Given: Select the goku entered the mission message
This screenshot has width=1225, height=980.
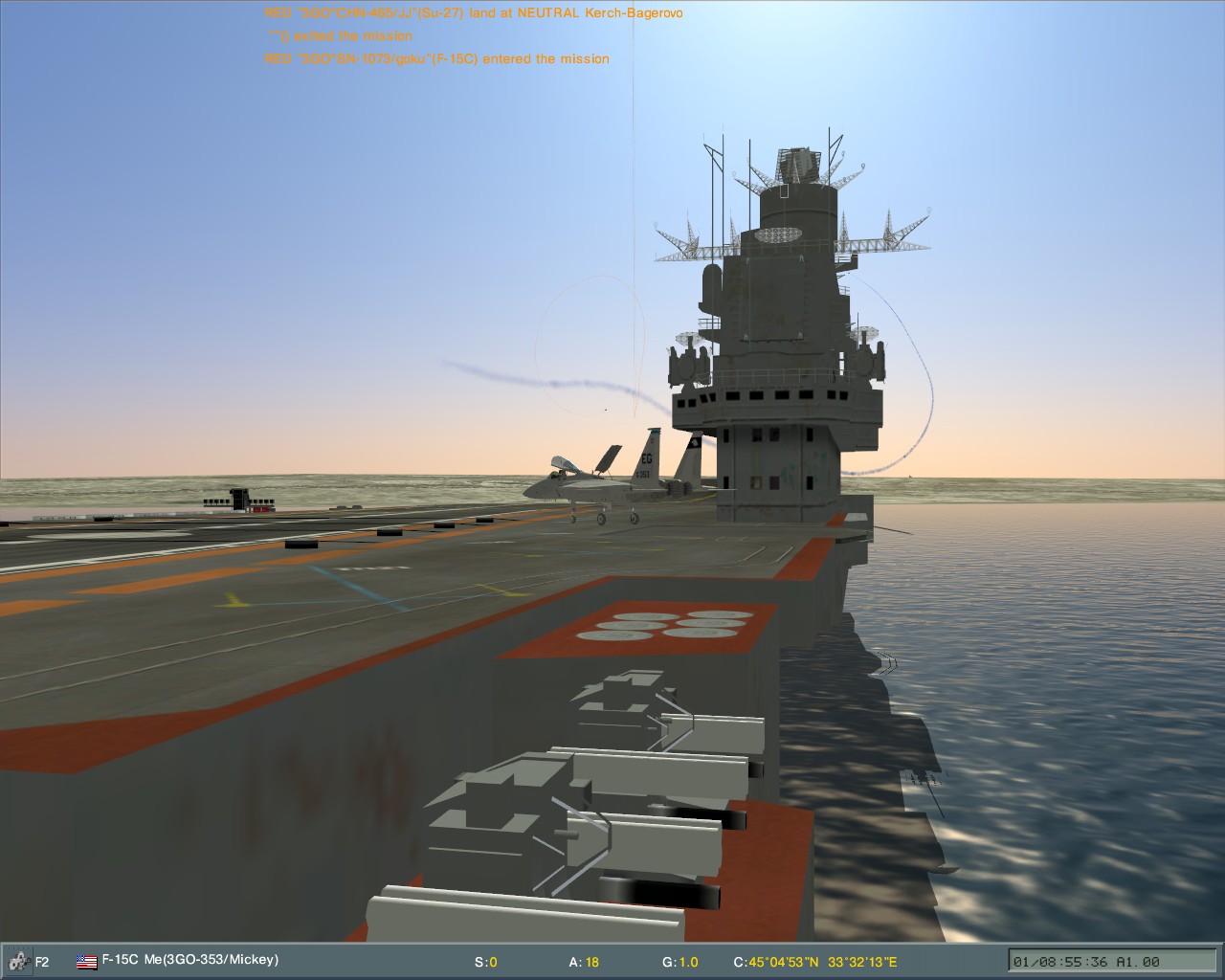Looking at the screenshot, I should [436, 58].
